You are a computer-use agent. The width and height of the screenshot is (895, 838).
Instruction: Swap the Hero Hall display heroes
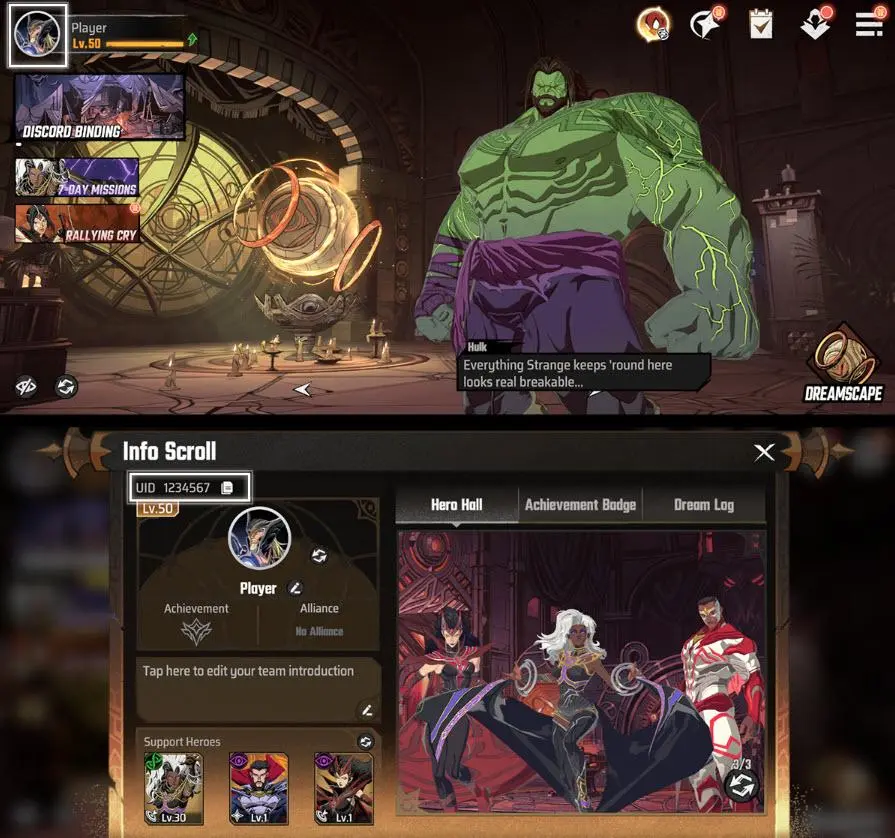[x=741, y=785]
